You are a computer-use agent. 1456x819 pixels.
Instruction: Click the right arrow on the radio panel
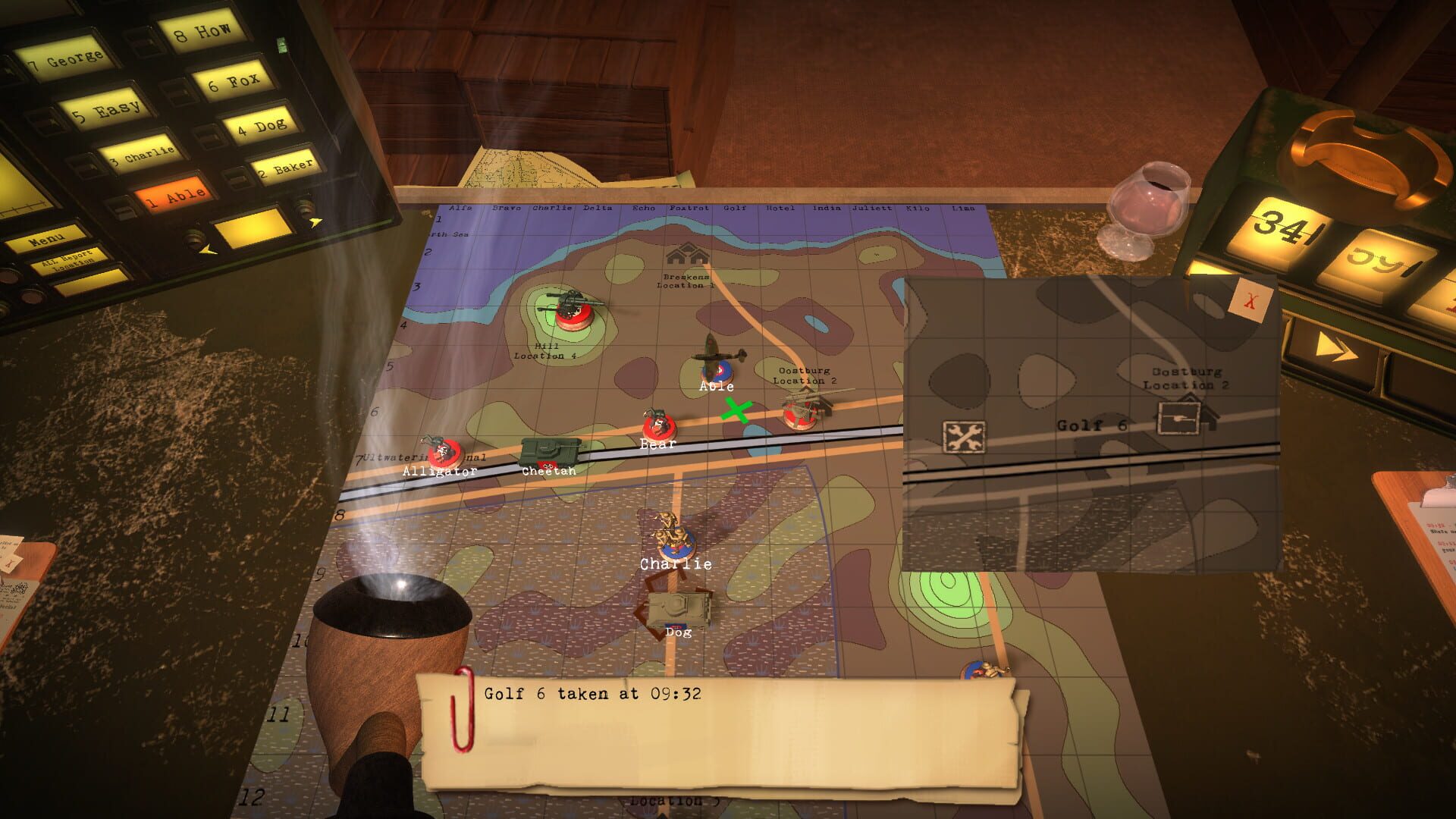pos(316,221)
